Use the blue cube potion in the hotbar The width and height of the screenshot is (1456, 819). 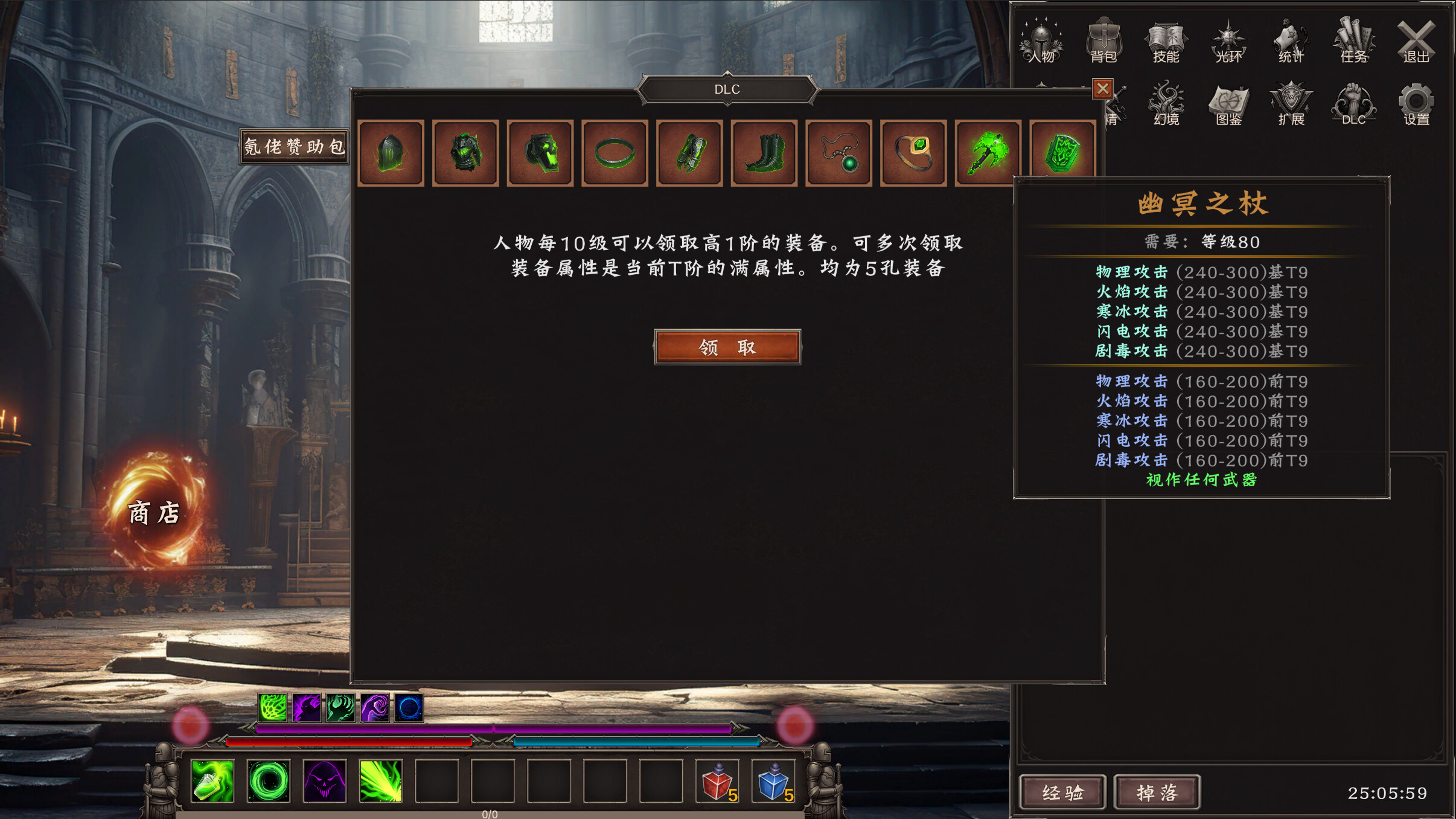click(x=774, y=782)
